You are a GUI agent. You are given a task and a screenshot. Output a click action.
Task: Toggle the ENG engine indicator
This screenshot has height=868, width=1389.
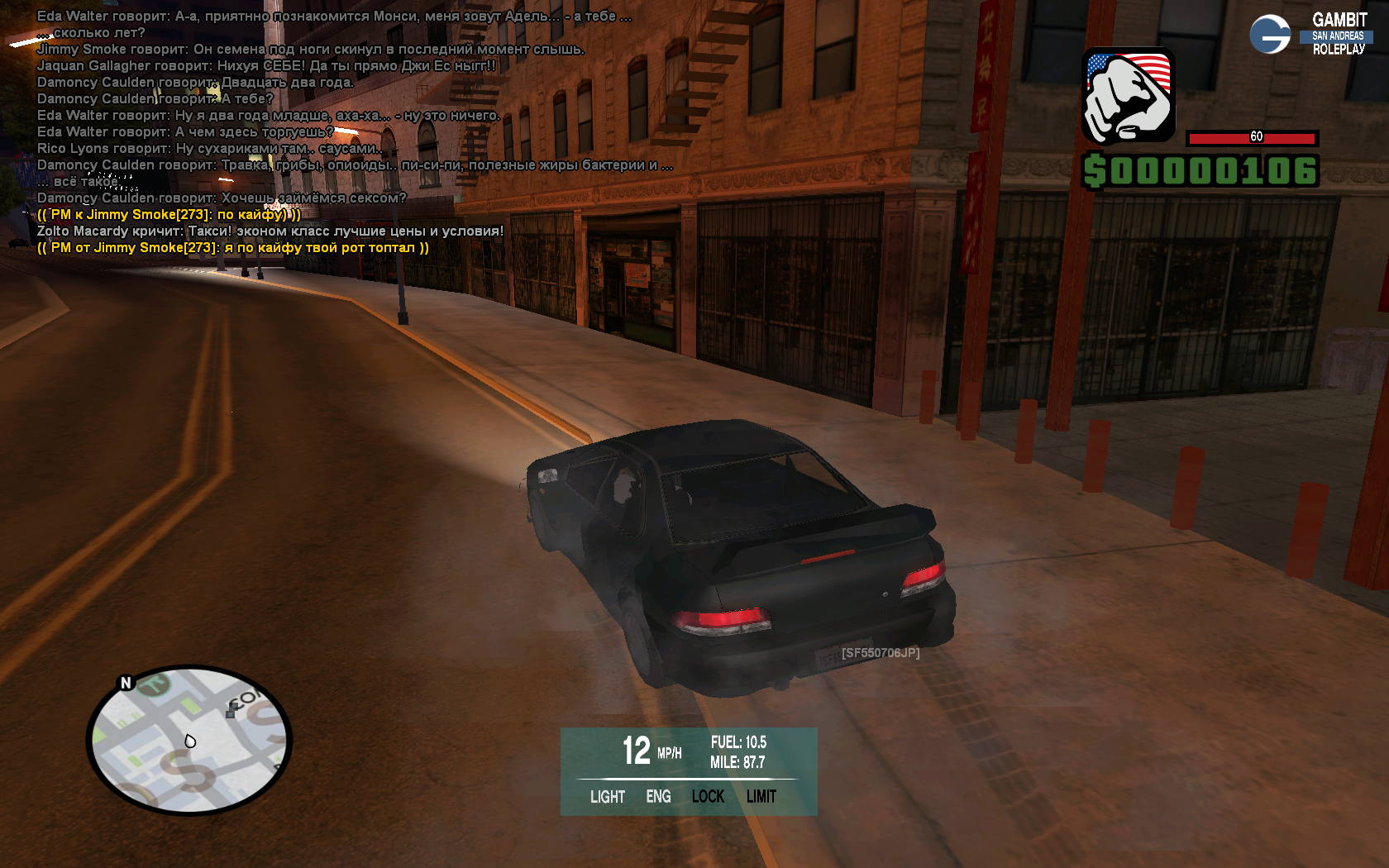(658, 797)
